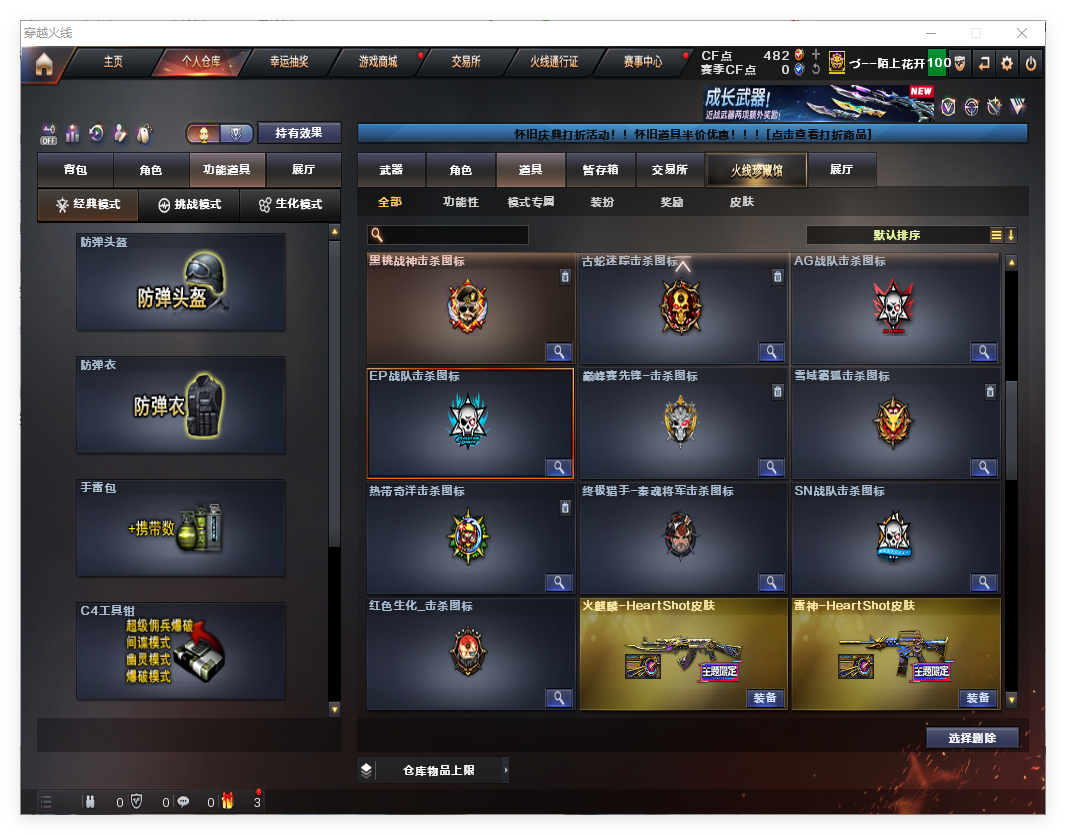The height and width of the screenshot is (835, 1066).
Task: Open the 幸运抽奖 lucky draw menu
Action: coord(289,62)
